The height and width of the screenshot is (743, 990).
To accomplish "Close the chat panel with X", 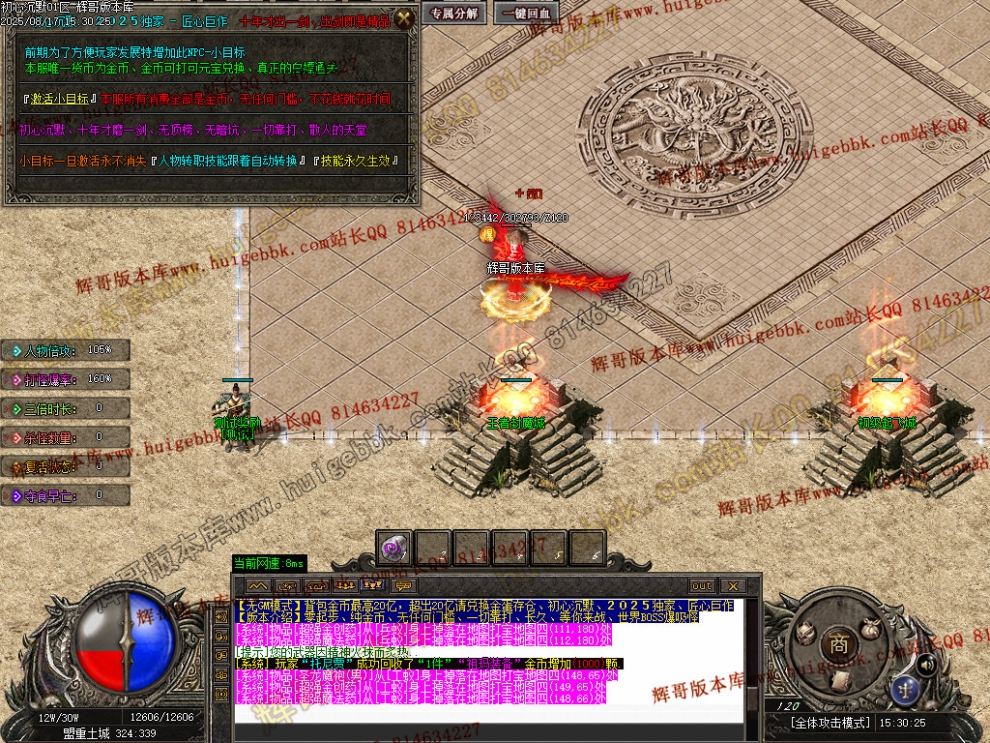I will click(x=733, y=586).
